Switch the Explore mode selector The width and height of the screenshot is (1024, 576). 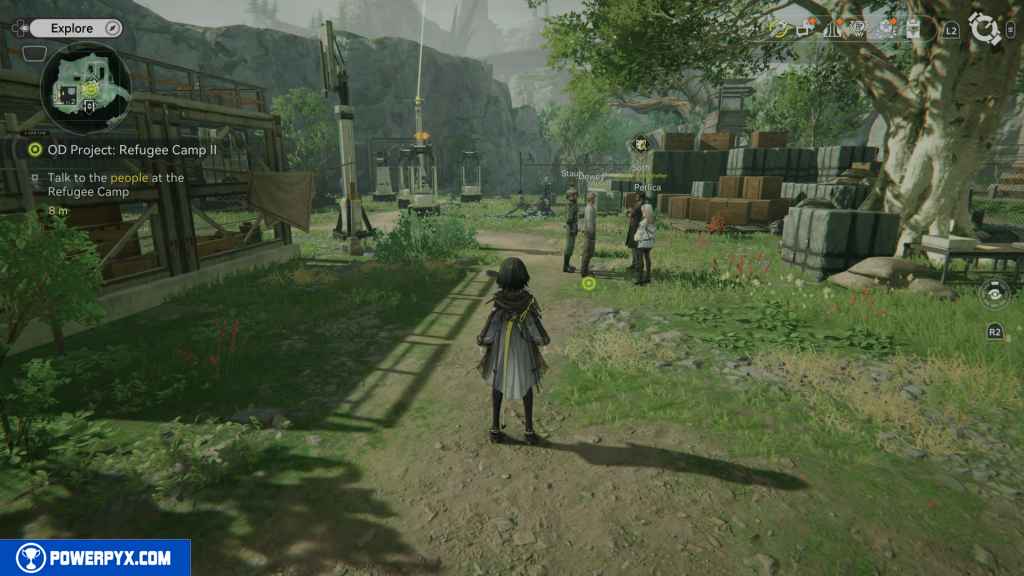click(x=70, y=28)
